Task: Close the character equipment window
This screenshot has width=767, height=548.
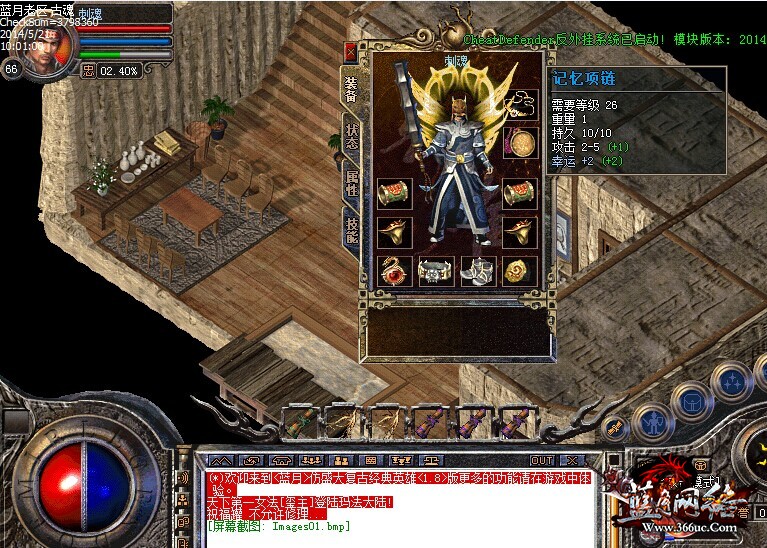Action: pyautogui.click(x=350, y=51)
